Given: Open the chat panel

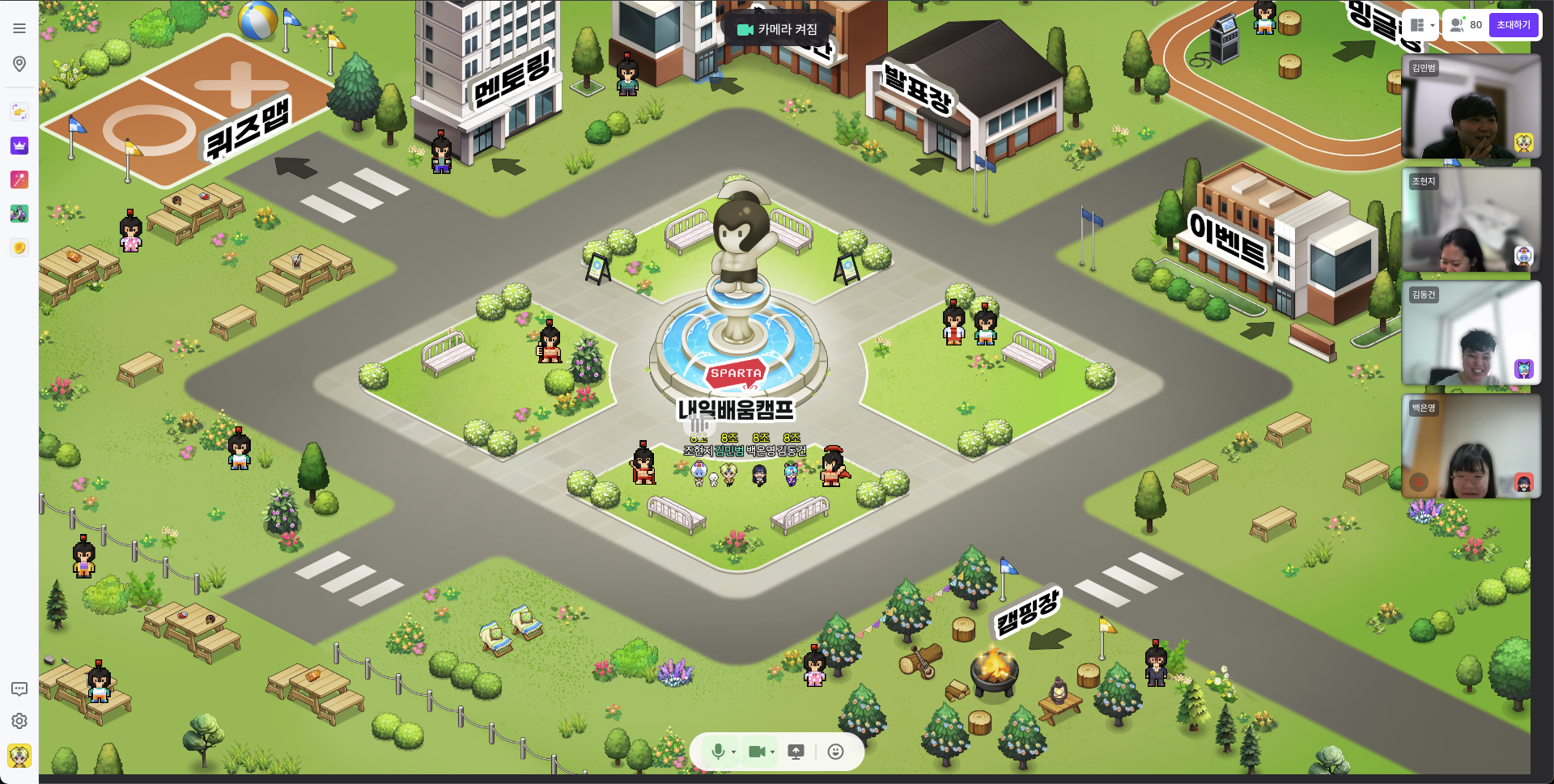Looking at the screenshot, I should point(19,689).
